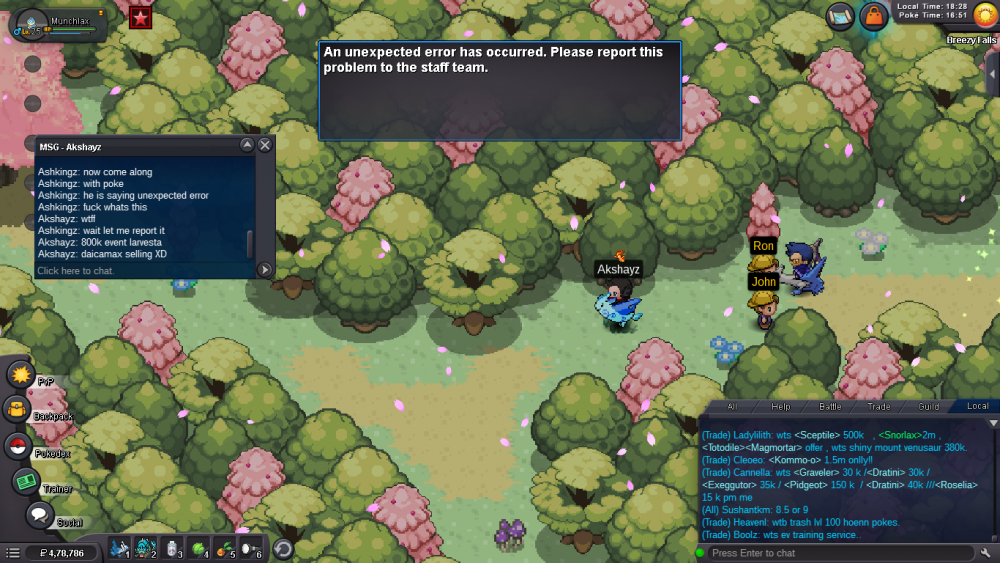
Task: Click the main chat input box
Action: pyautogui.click(x=840, y=553)
